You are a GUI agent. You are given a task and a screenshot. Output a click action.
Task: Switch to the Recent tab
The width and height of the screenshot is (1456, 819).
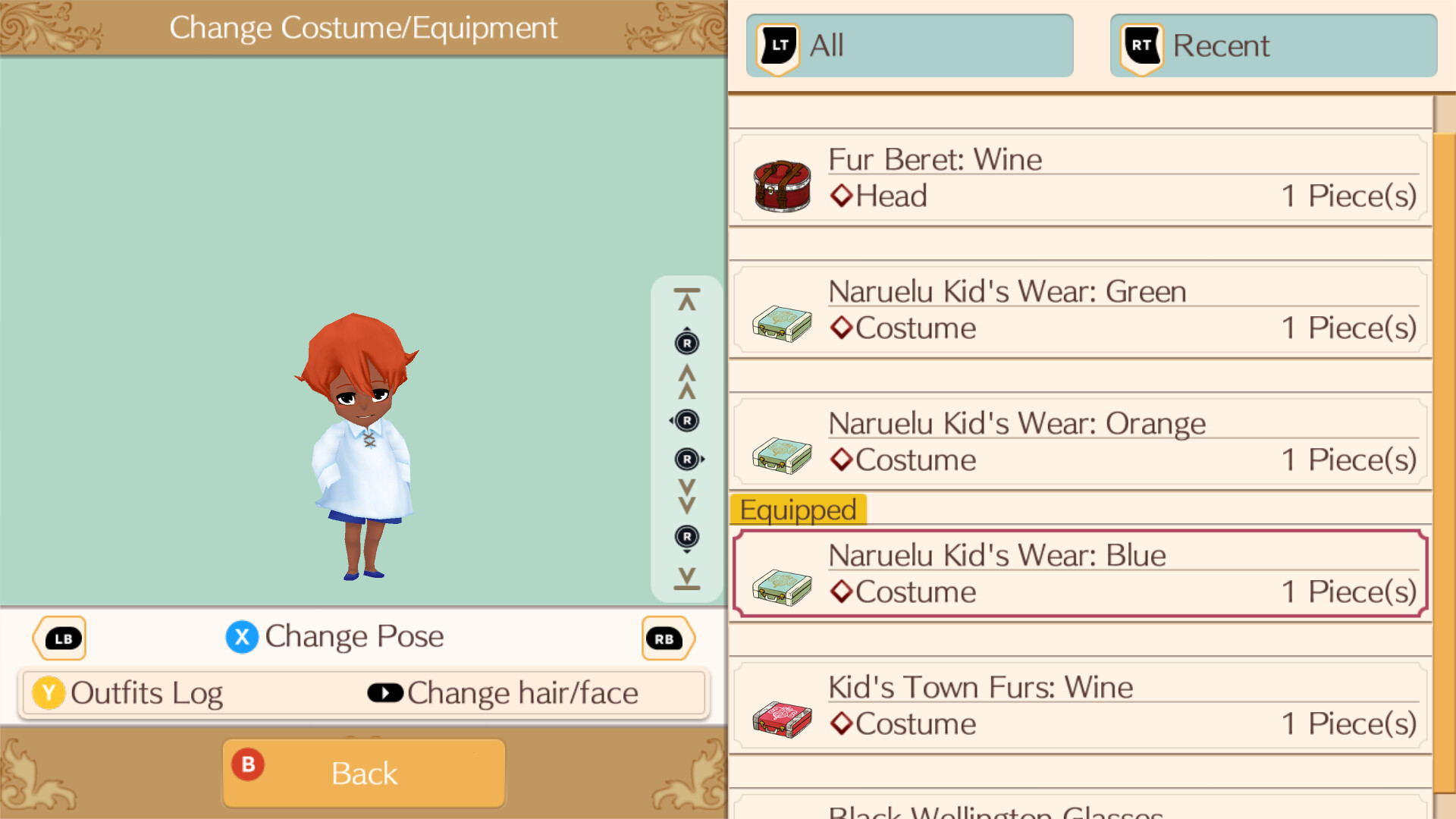click(x=1272, y=45)
